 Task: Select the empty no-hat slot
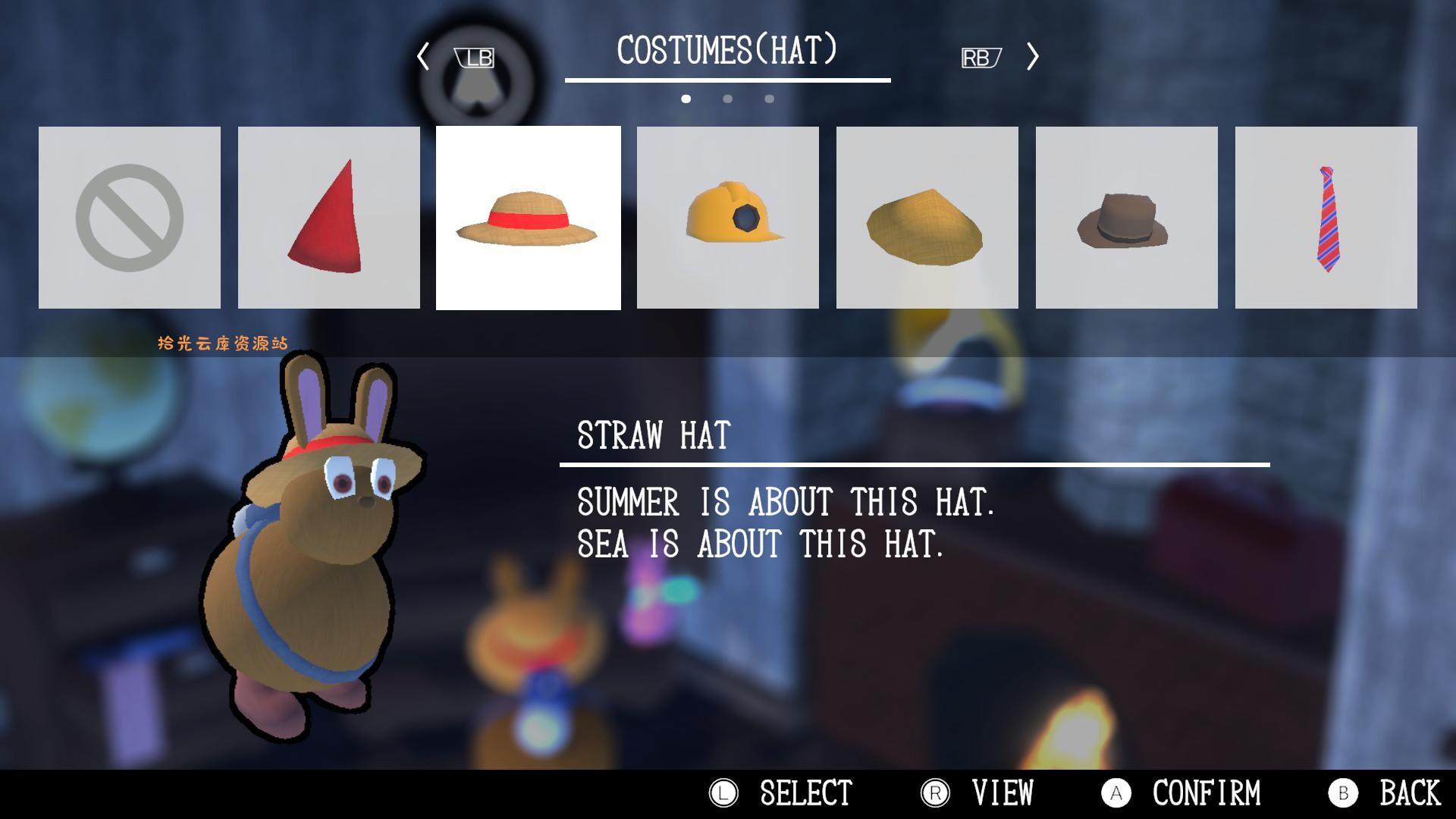pyautogui.click(x=130, y=218)
